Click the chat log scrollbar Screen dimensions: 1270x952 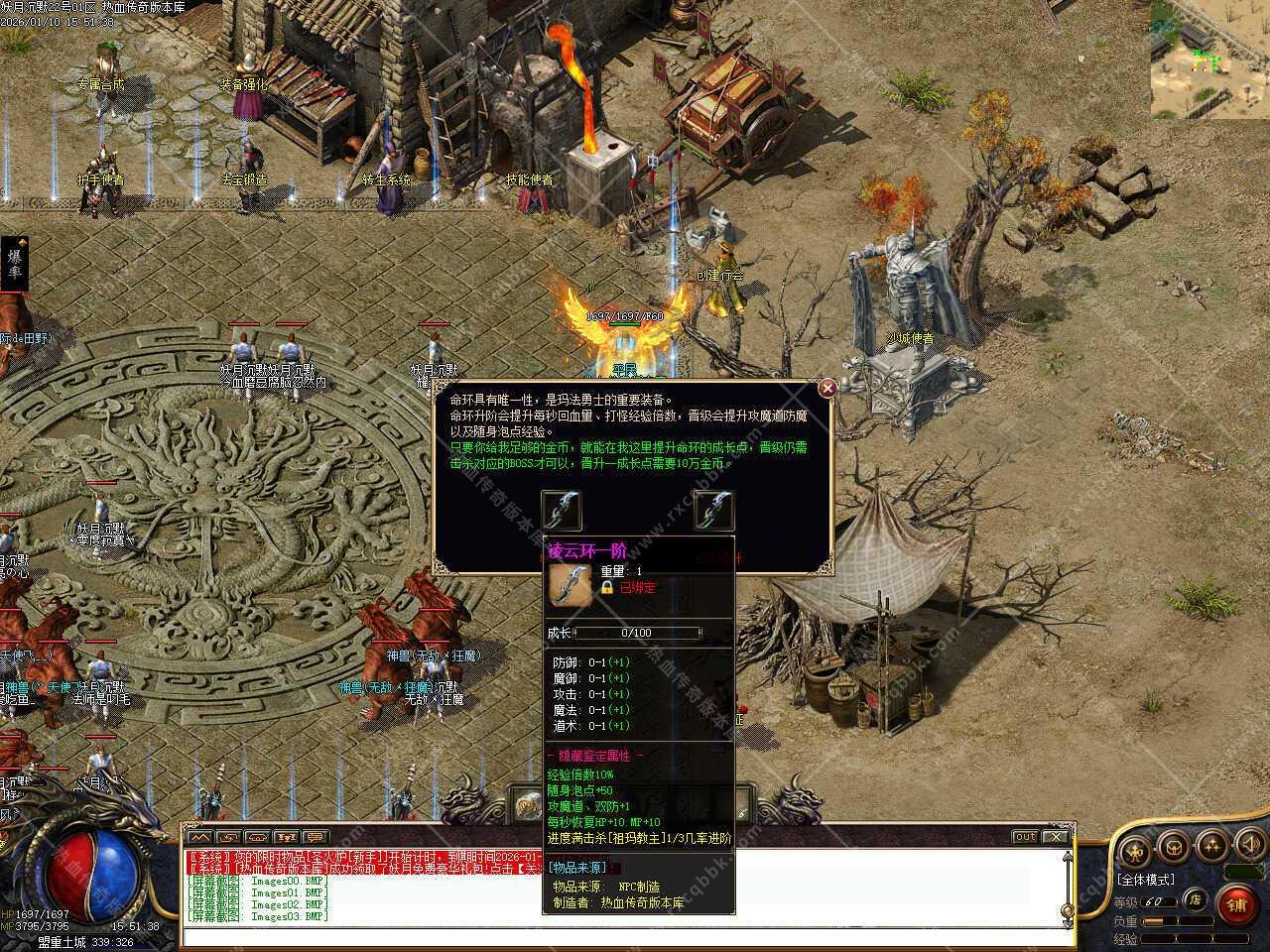click(1067, 883)
